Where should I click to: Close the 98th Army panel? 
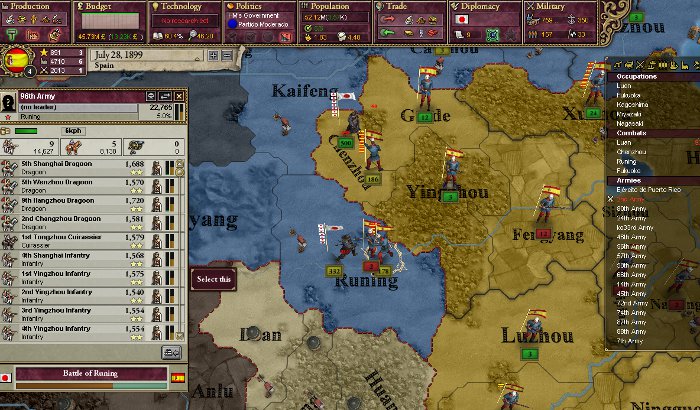click(x=179, y=97)
